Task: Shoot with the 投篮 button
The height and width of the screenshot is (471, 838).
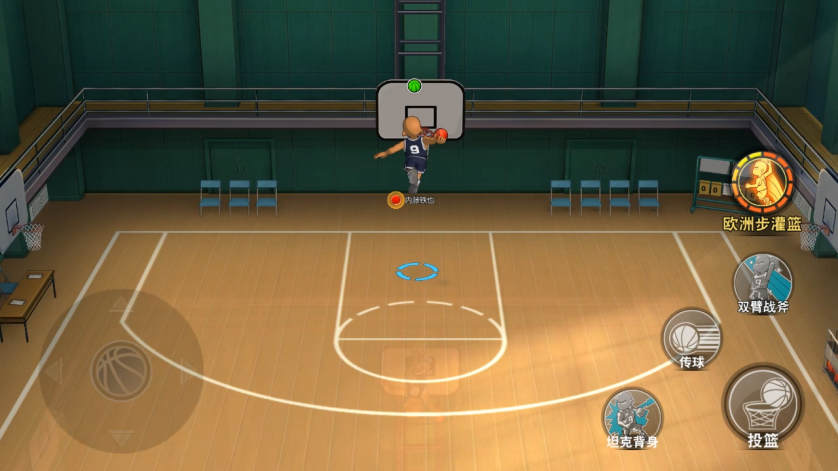Action: click(762, 403)
